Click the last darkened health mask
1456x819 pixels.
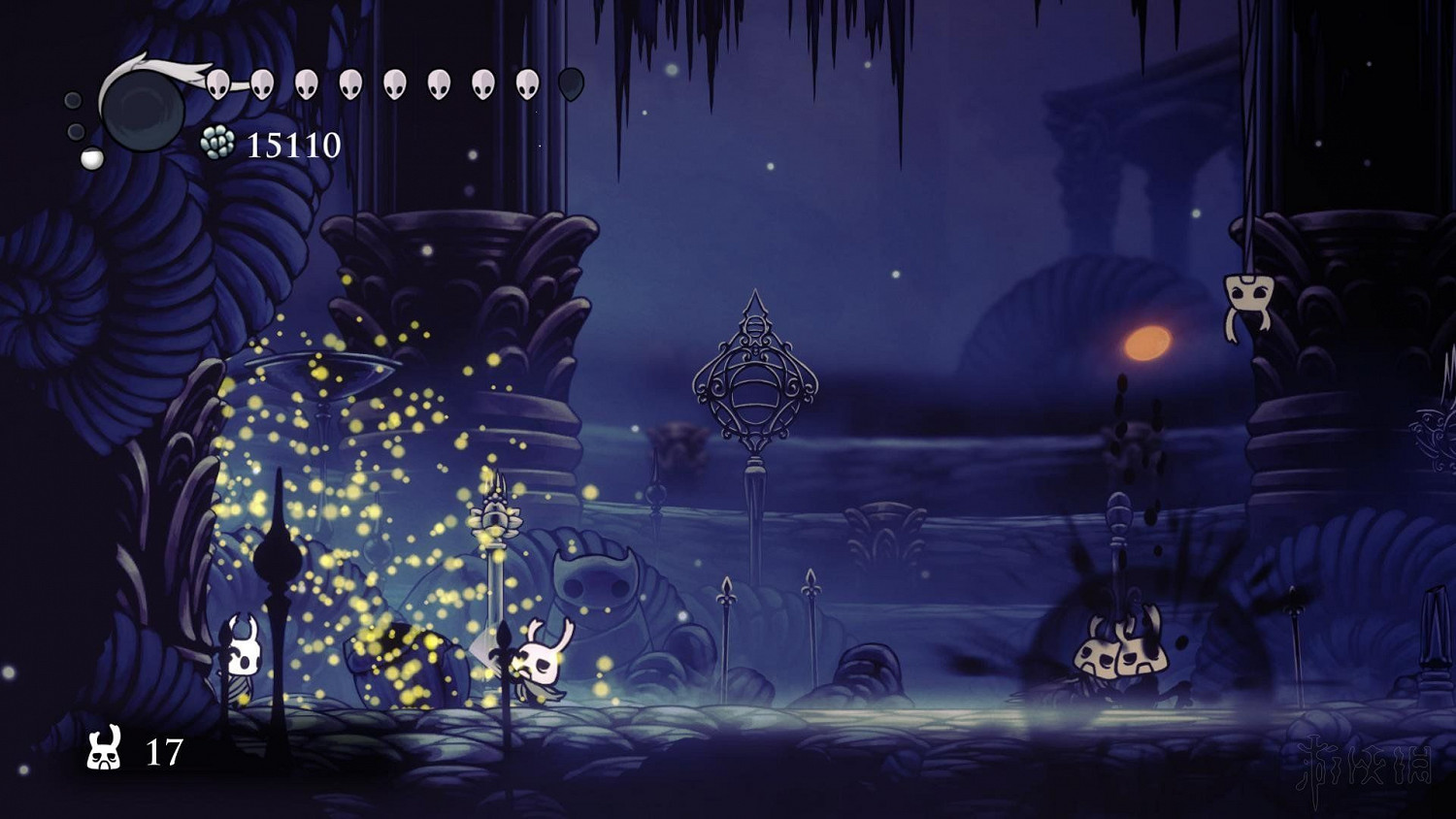click(x=569, y=82)
